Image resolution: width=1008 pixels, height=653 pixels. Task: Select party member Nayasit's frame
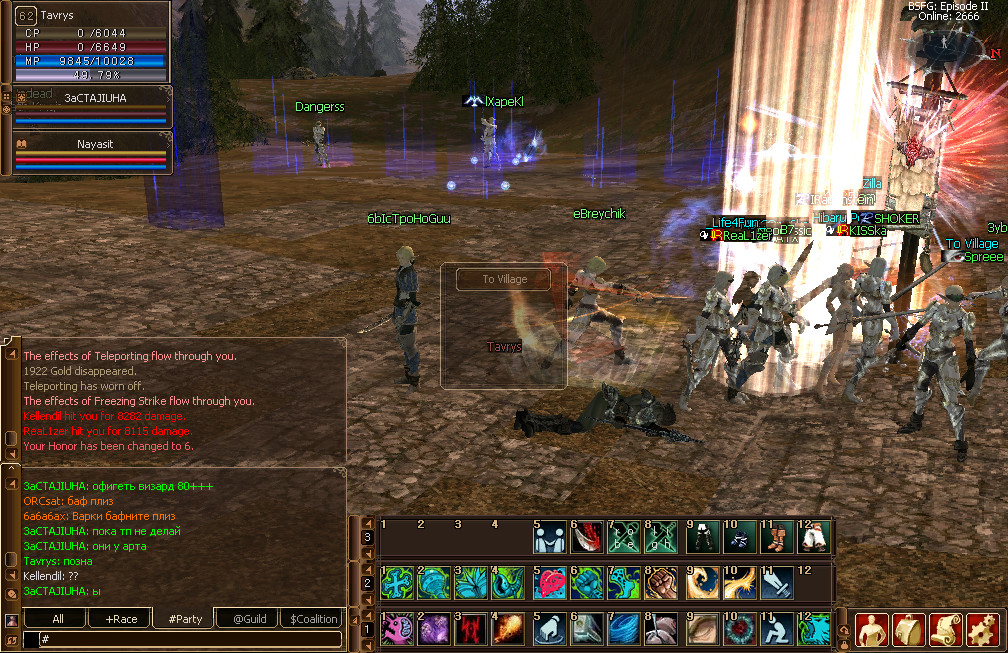coord(95,151)
